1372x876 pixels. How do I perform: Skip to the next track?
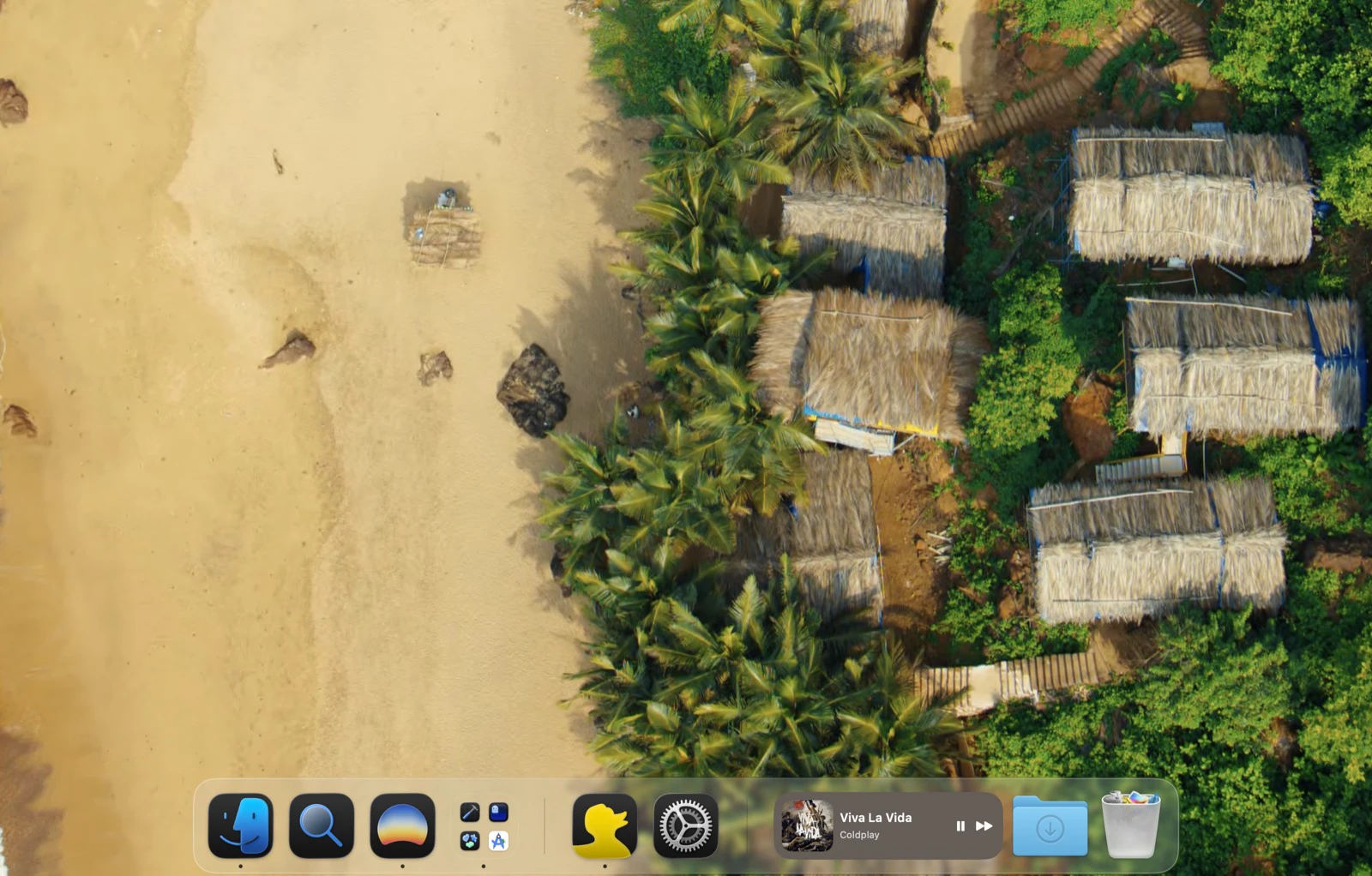983,825
